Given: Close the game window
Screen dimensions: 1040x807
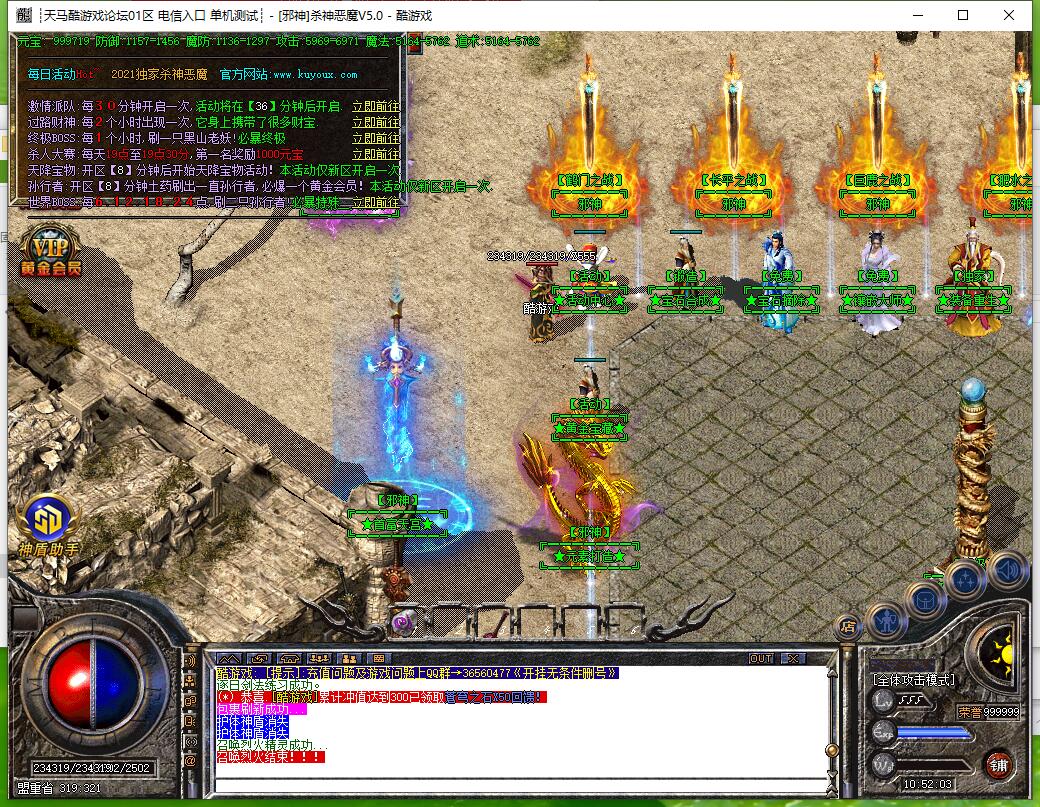Looking at the screenshot, I should coord(1013,15).
